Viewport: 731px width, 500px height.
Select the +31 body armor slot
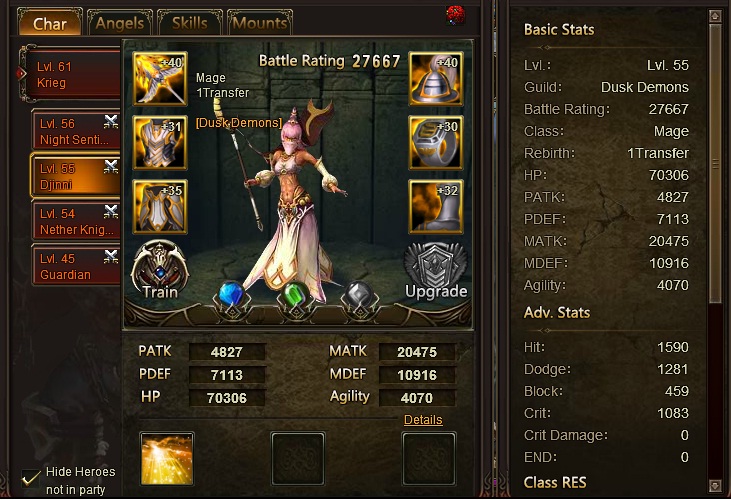pos(160,142)
